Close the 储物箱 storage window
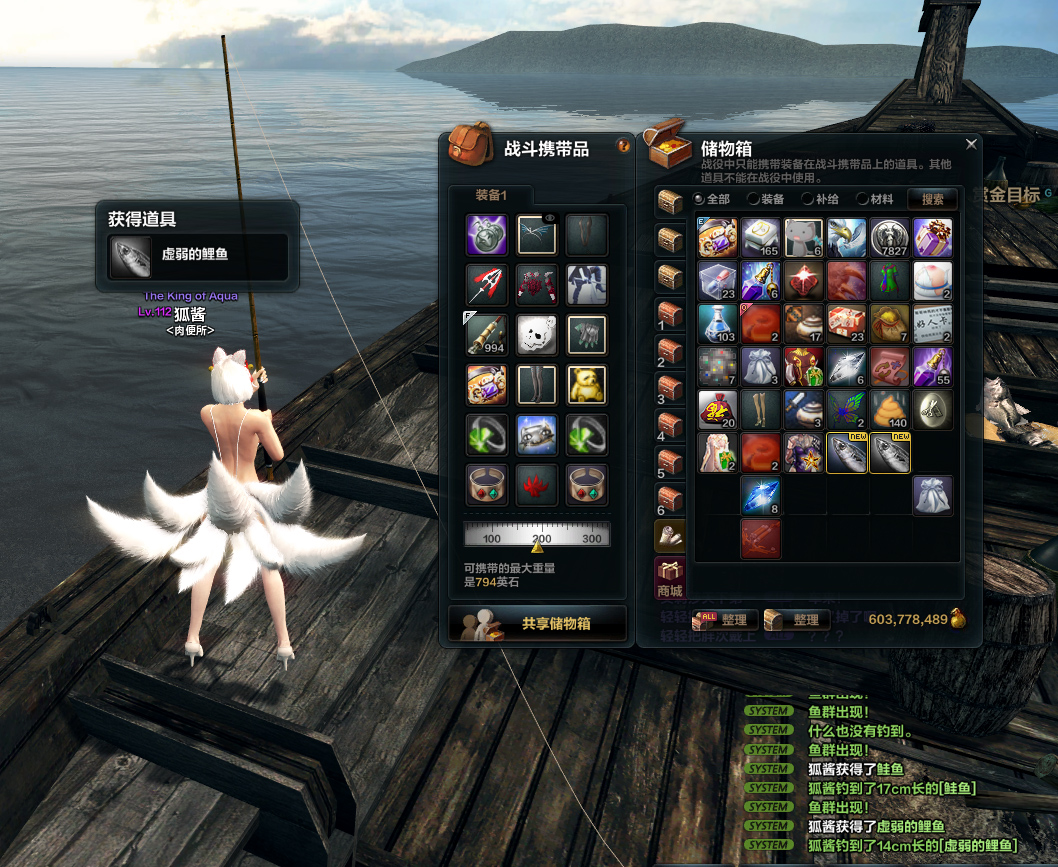 point(969,144)
